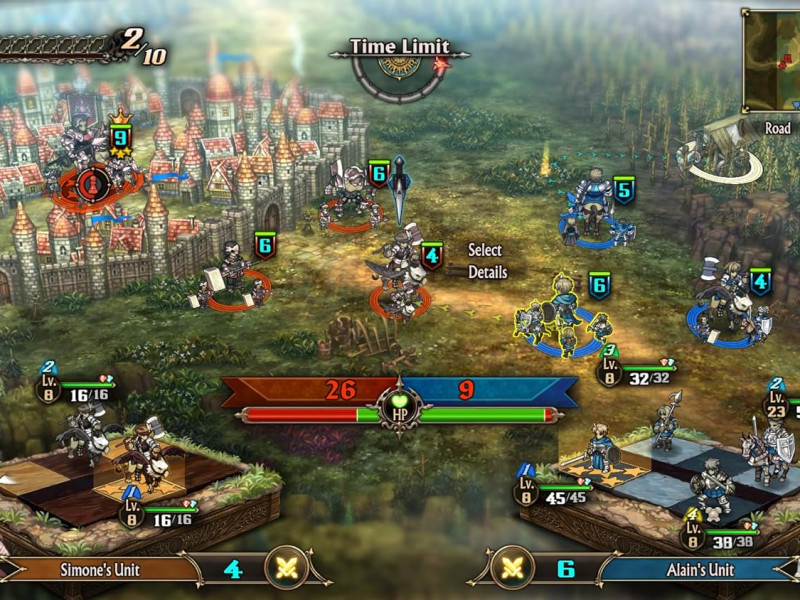Viewport: 800px width, 600px height.
Task: Choose the red enemy unit marked 4
Action: [x=401, y=281]
